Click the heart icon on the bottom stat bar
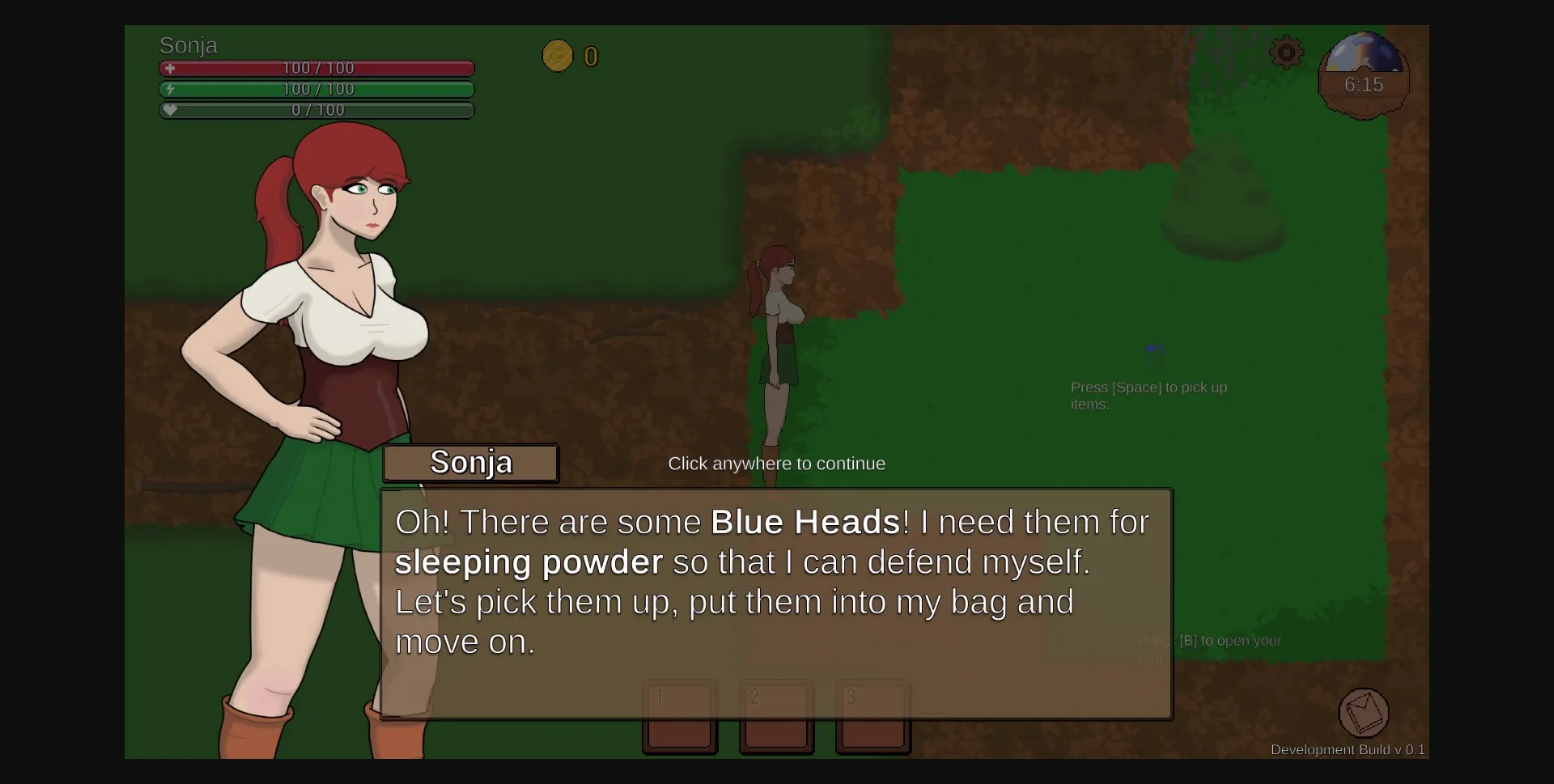This screenshot has height=784, width=1554. (170, 110)
